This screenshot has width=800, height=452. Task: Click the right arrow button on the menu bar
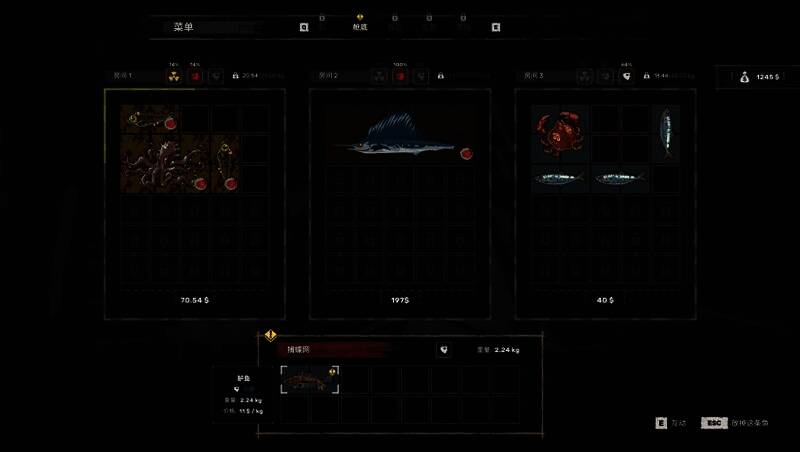tap(495, 28)
